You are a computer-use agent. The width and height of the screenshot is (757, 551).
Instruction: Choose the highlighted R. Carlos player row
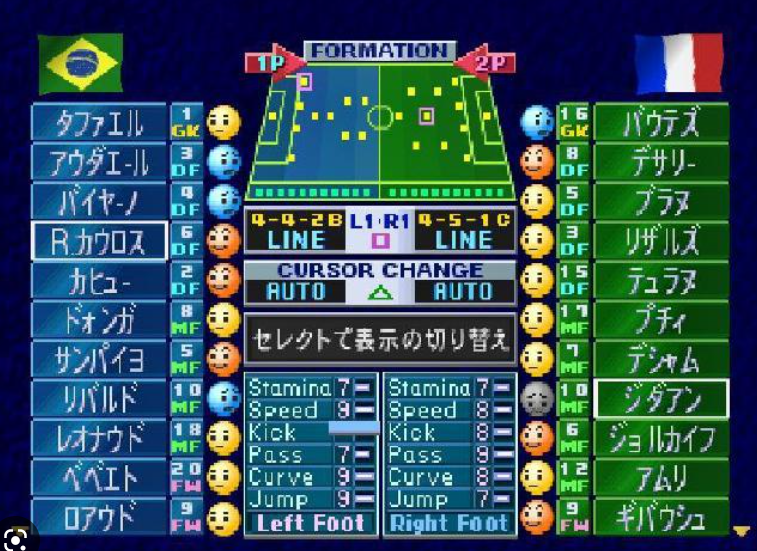(100, 241)
